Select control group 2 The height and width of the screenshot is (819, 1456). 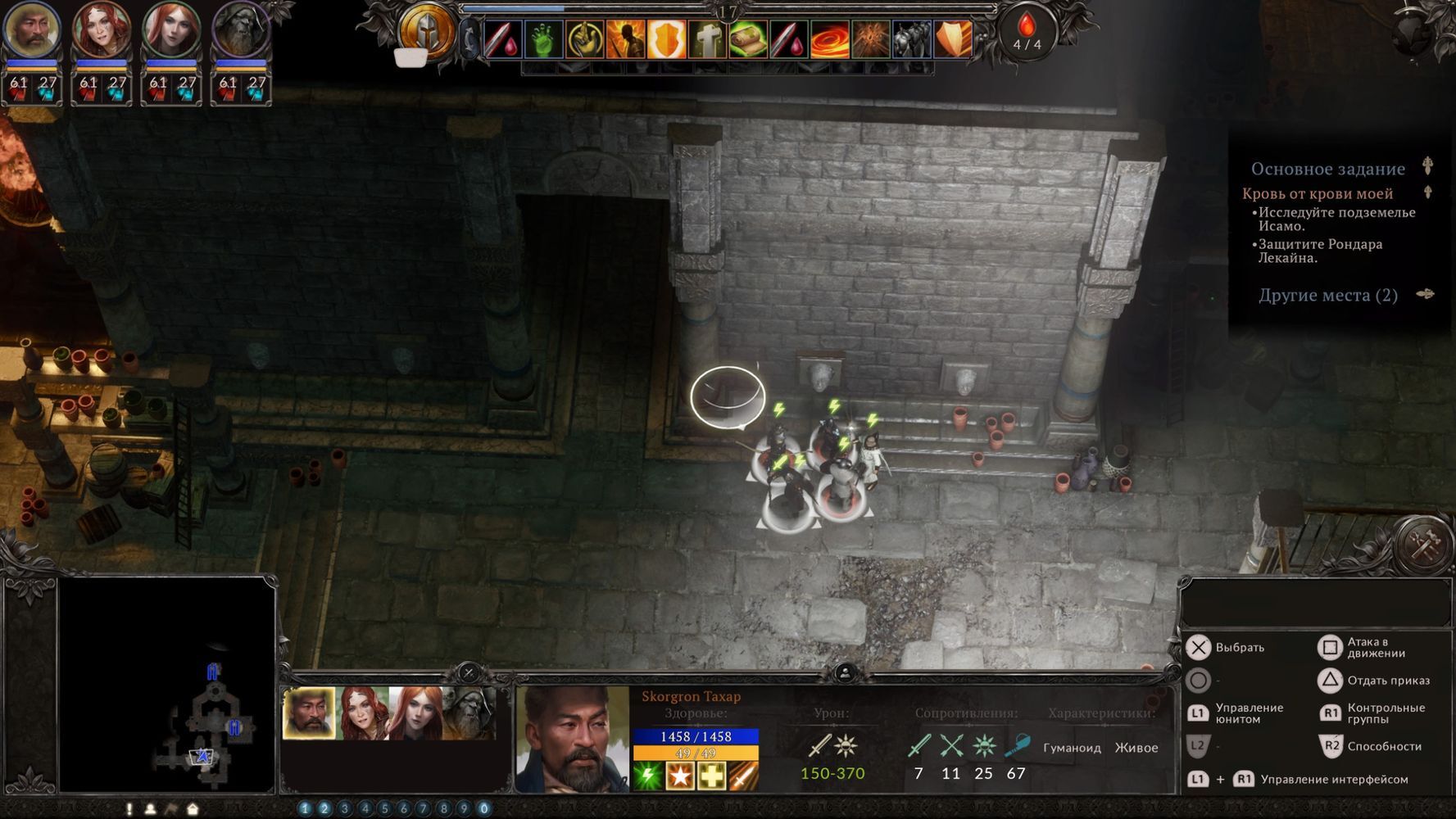coord(324,809)
